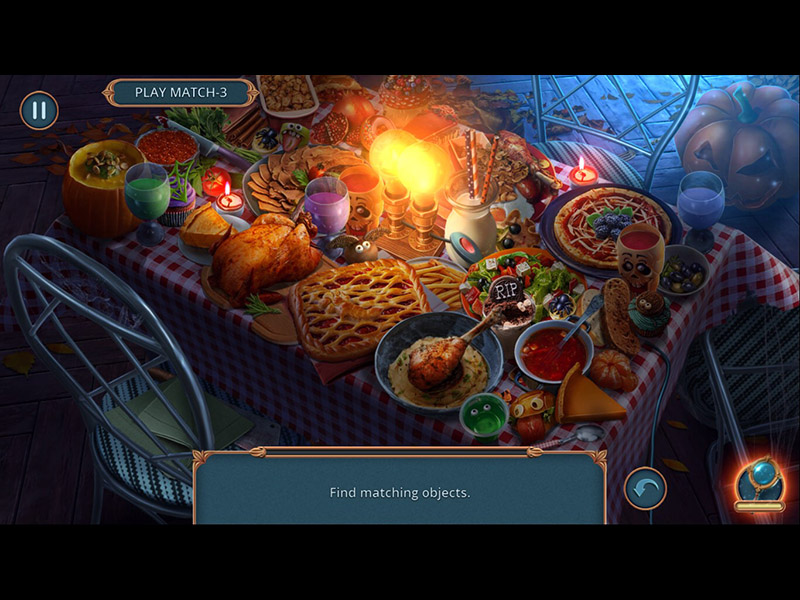Click the curved arrow back button
This screenshot has height=600, width=800.
(645, 489)
